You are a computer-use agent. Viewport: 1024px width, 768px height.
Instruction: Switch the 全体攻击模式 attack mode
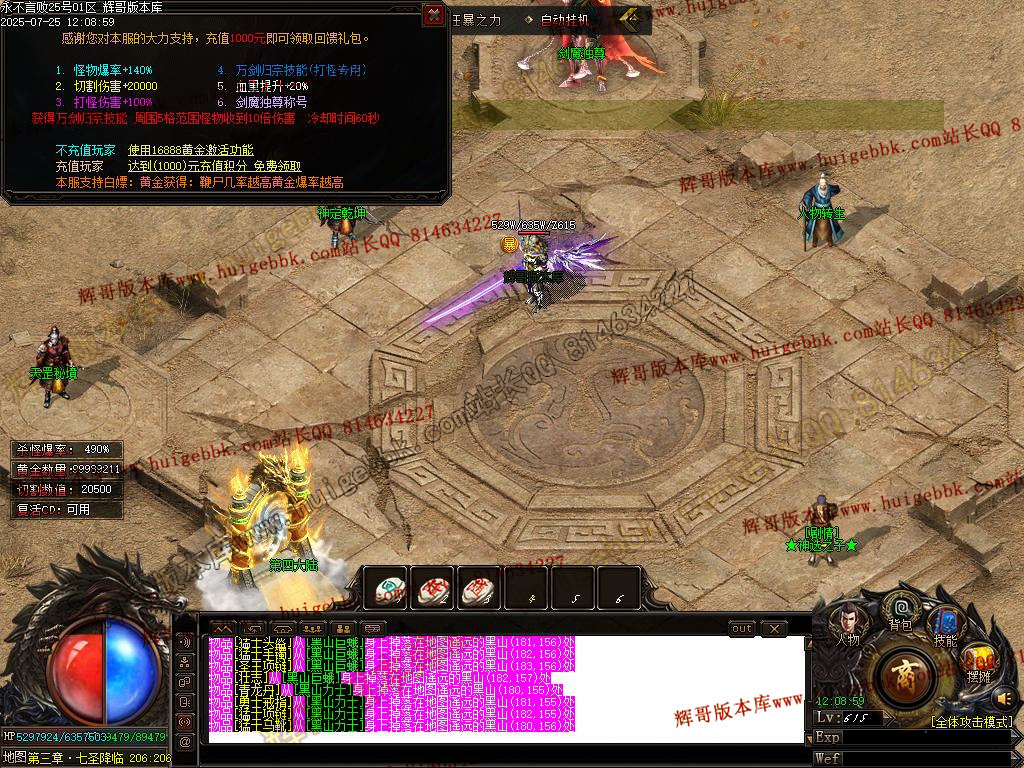coord(970,721)
